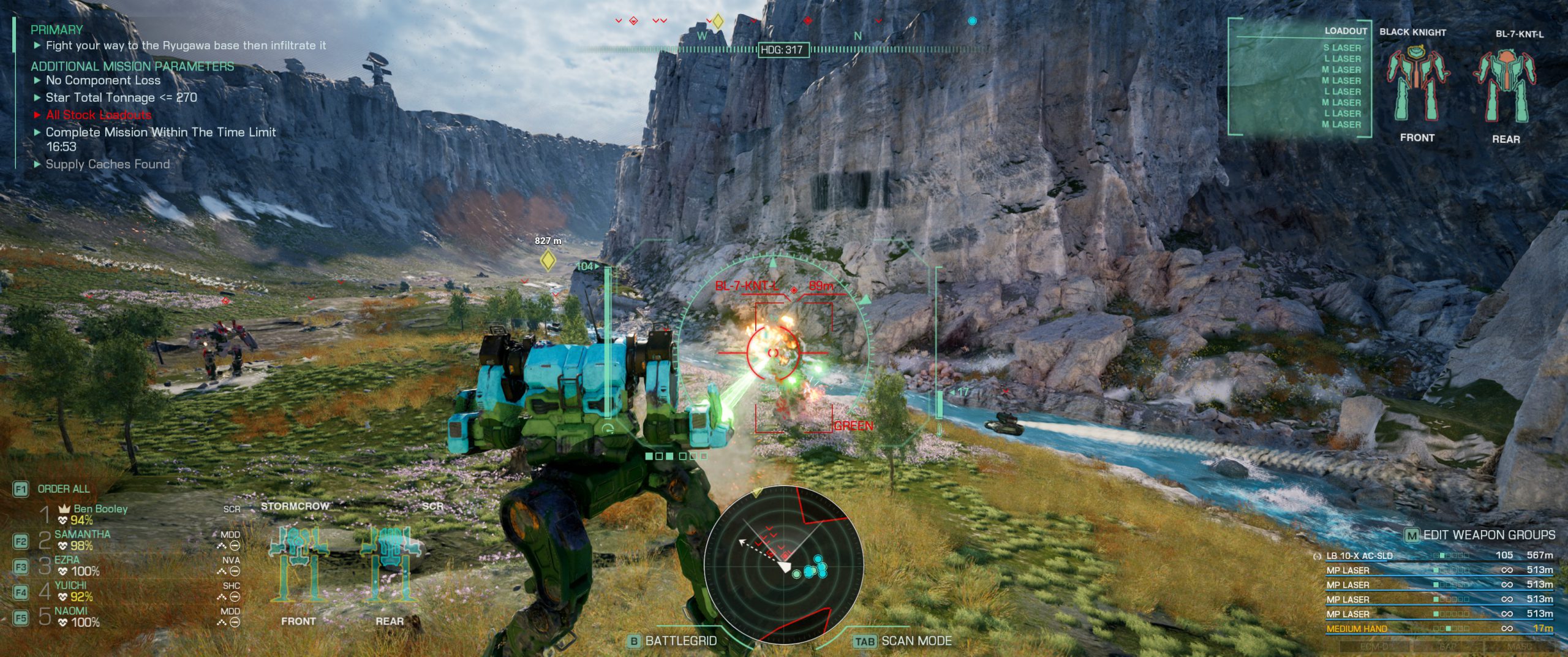
Task: Select Order All squad command
Action: pos(63,488)
